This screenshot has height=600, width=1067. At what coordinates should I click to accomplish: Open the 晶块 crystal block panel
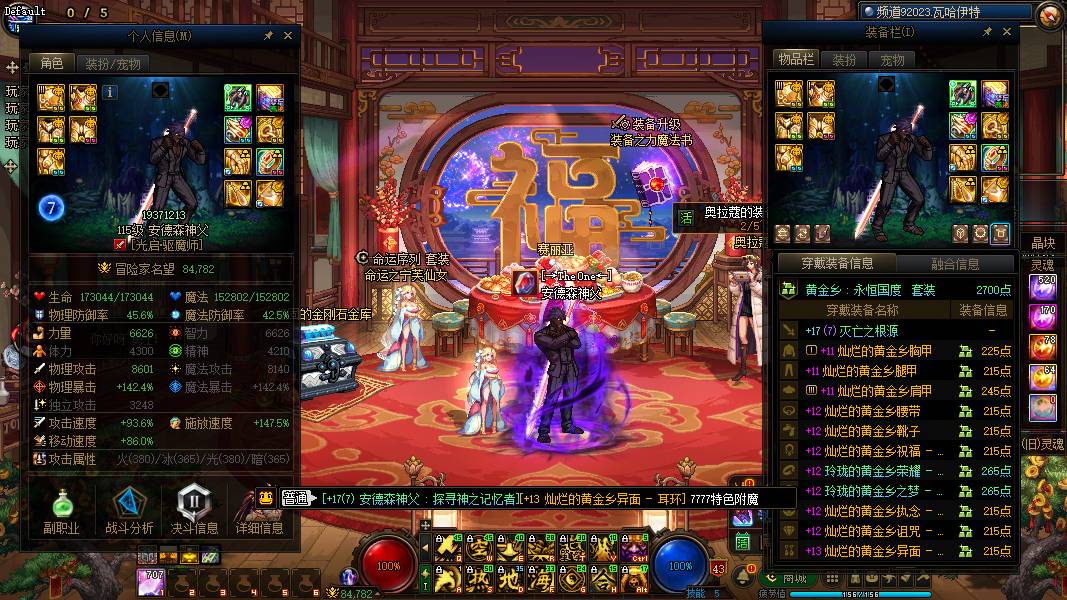click(x=1042, y=243)
